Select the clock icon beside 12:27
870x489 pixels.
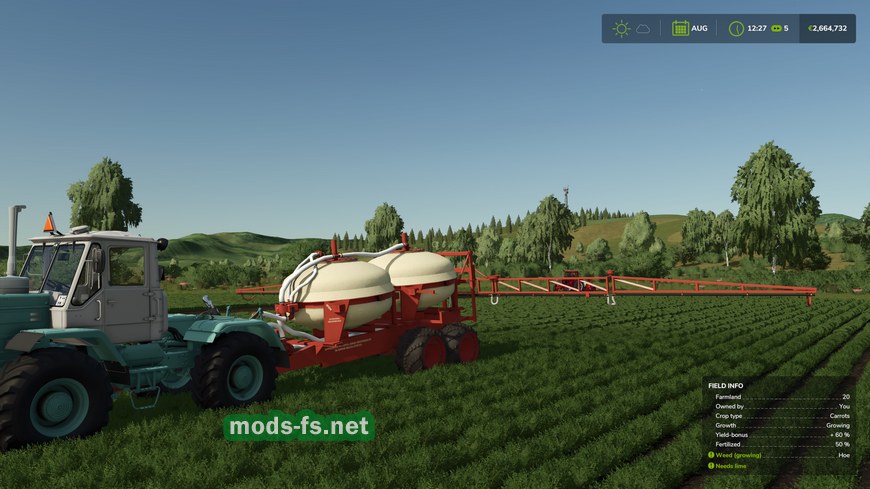tap(736, 28)
